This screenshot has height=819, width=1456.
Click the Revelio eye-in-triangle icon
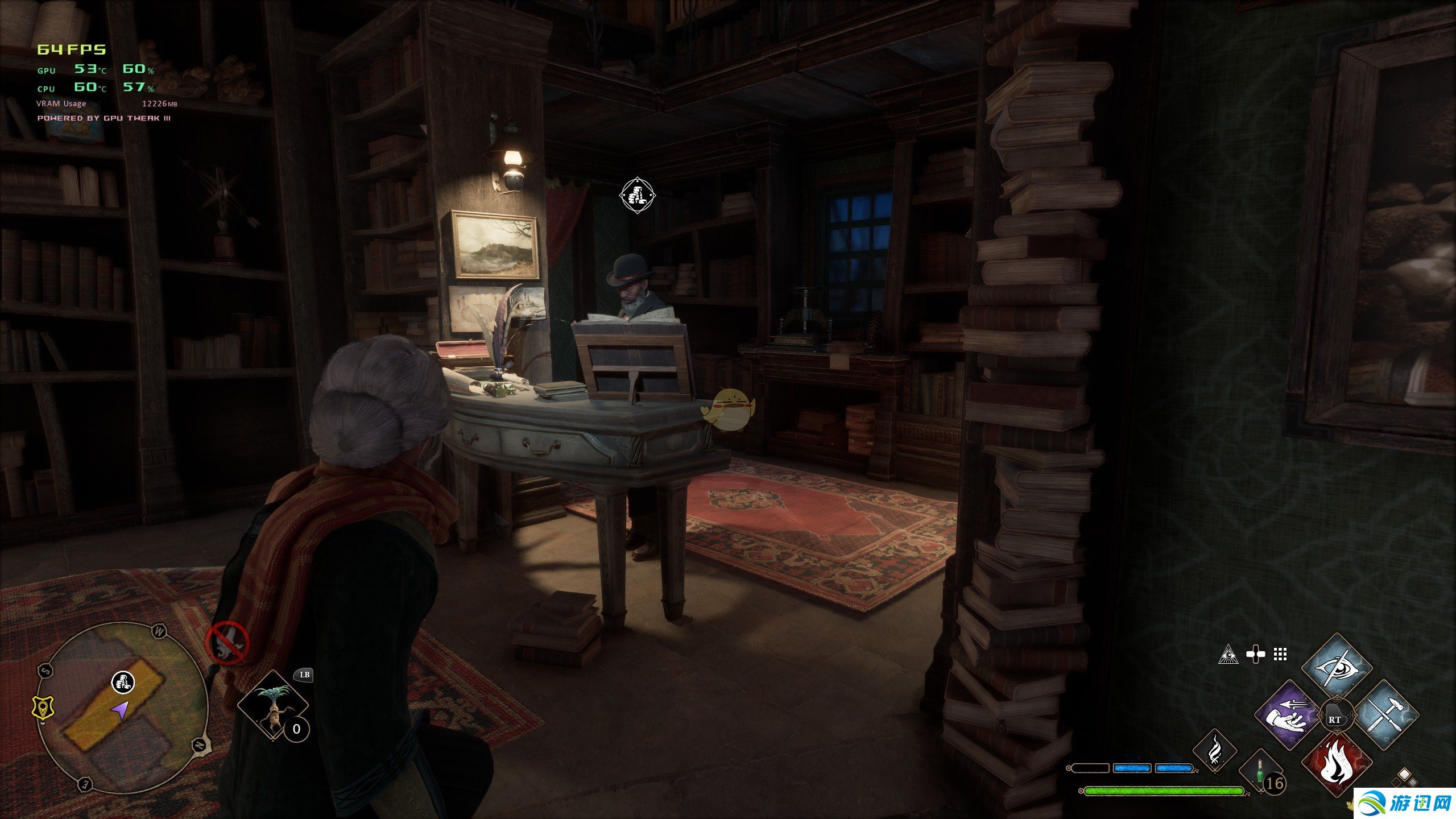(1228, 655)
